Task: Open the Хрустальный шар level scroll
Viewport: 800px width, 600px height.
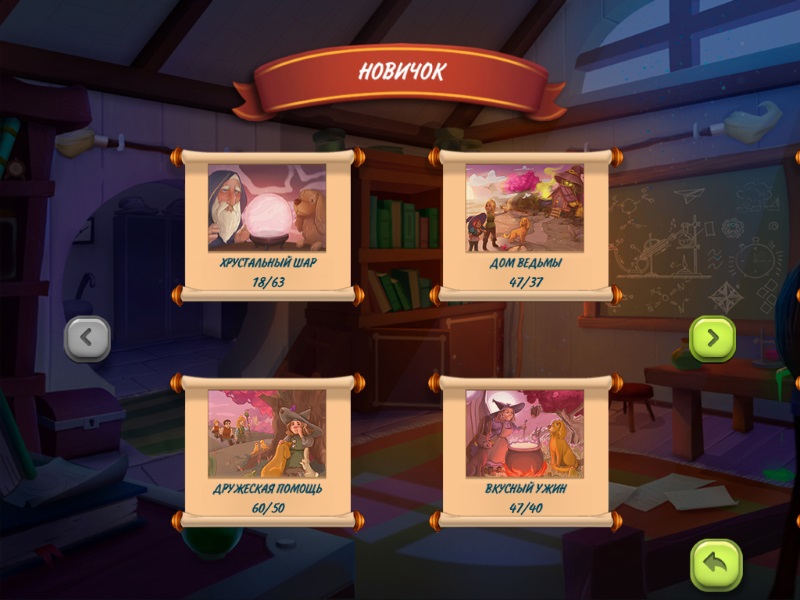Action: (x=267, y=225)
